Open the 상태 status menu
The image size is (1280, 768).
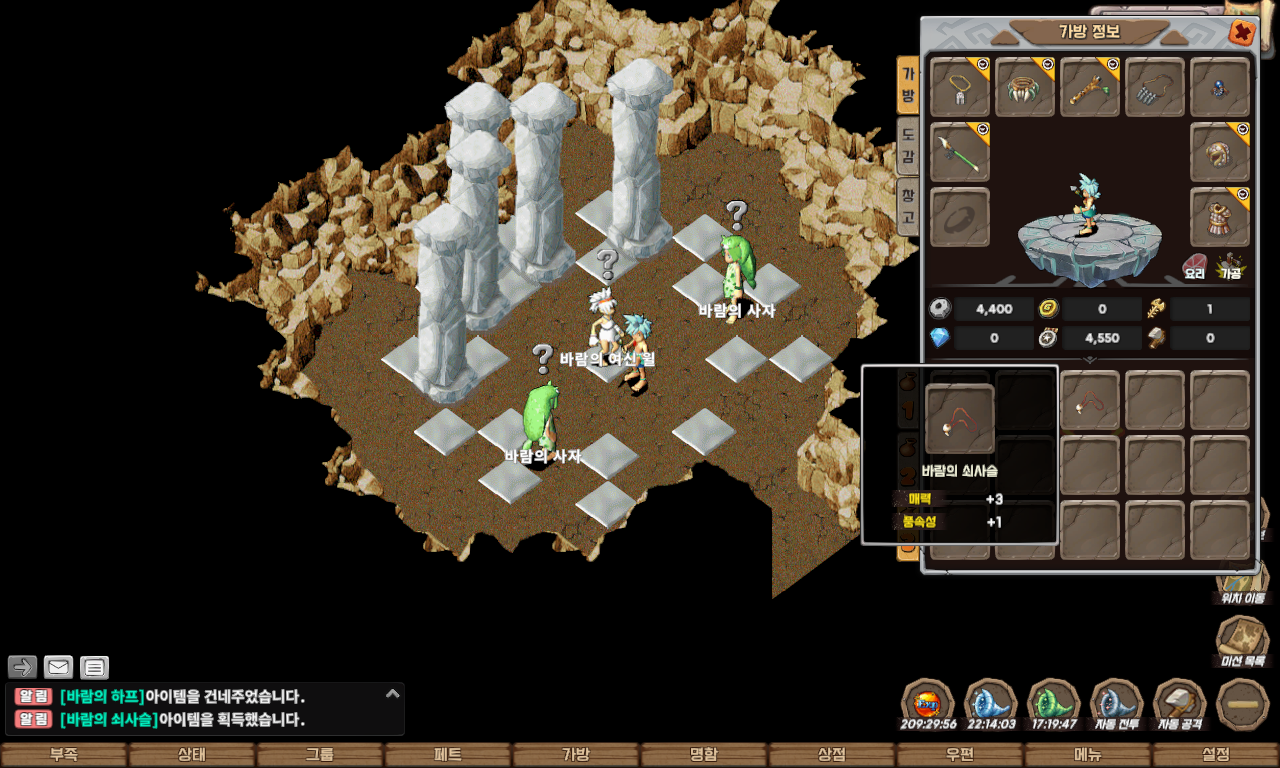click(x=192, y=755)
